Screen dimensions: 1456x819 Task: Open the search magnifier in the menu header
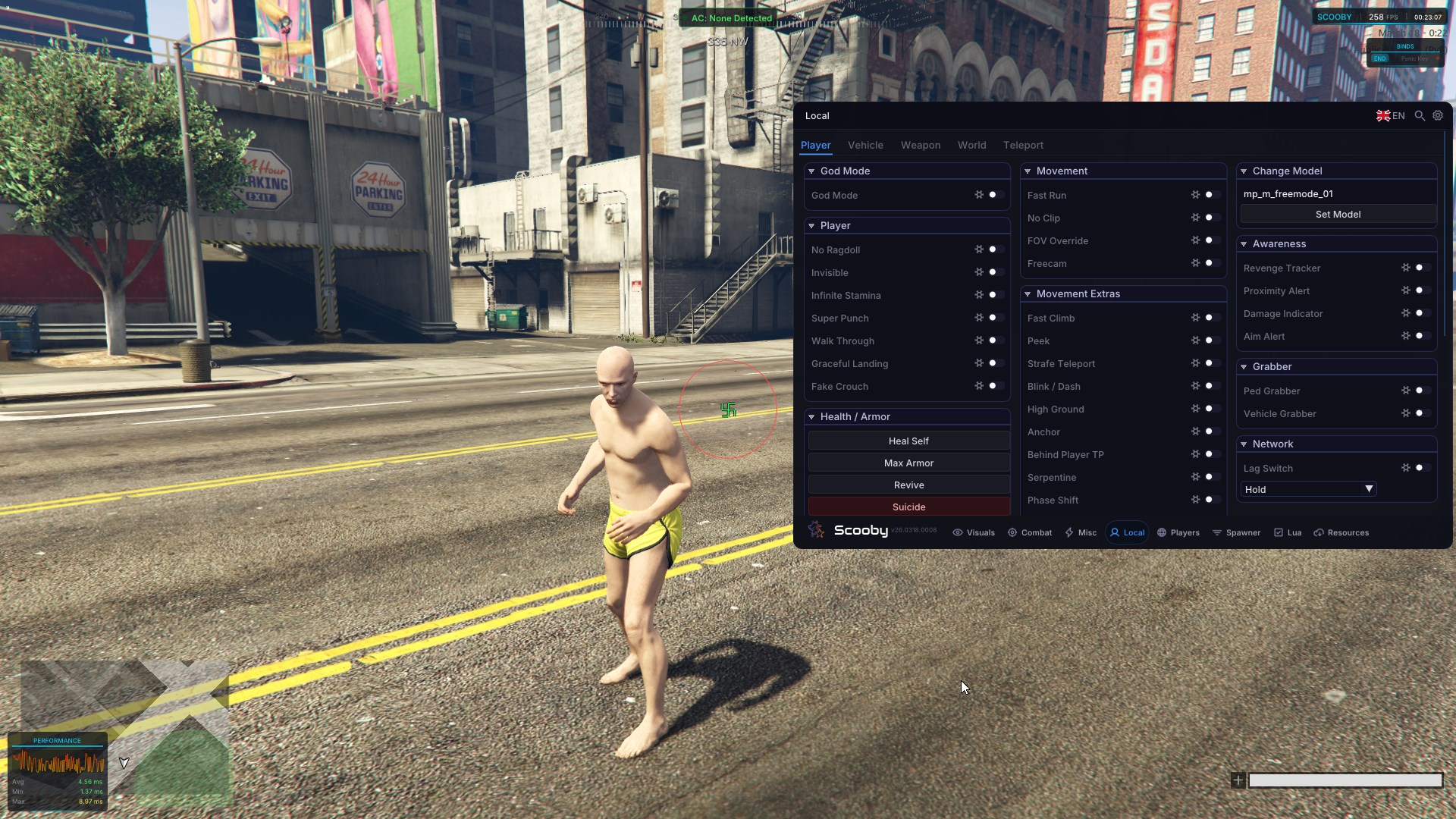[x=1419, y=115]
